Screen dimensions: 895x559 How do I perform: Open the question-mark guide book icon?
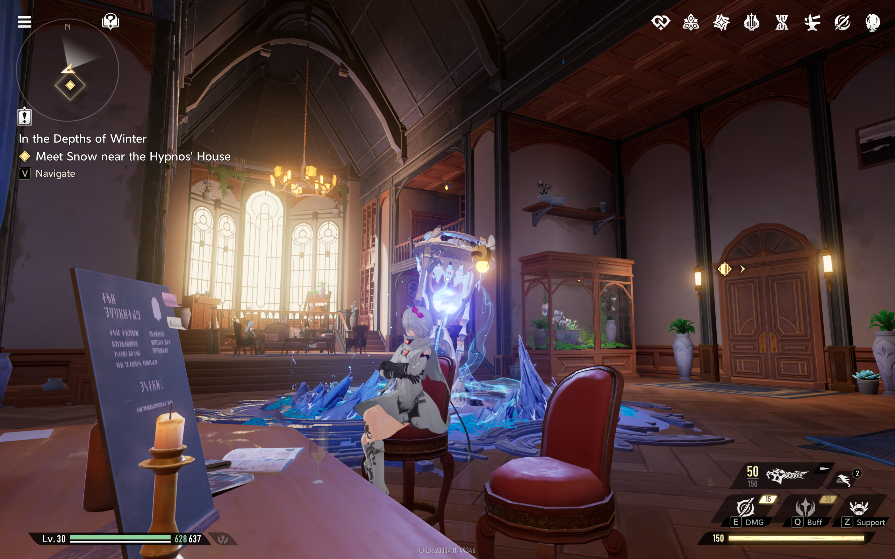(x=110, y=21)
